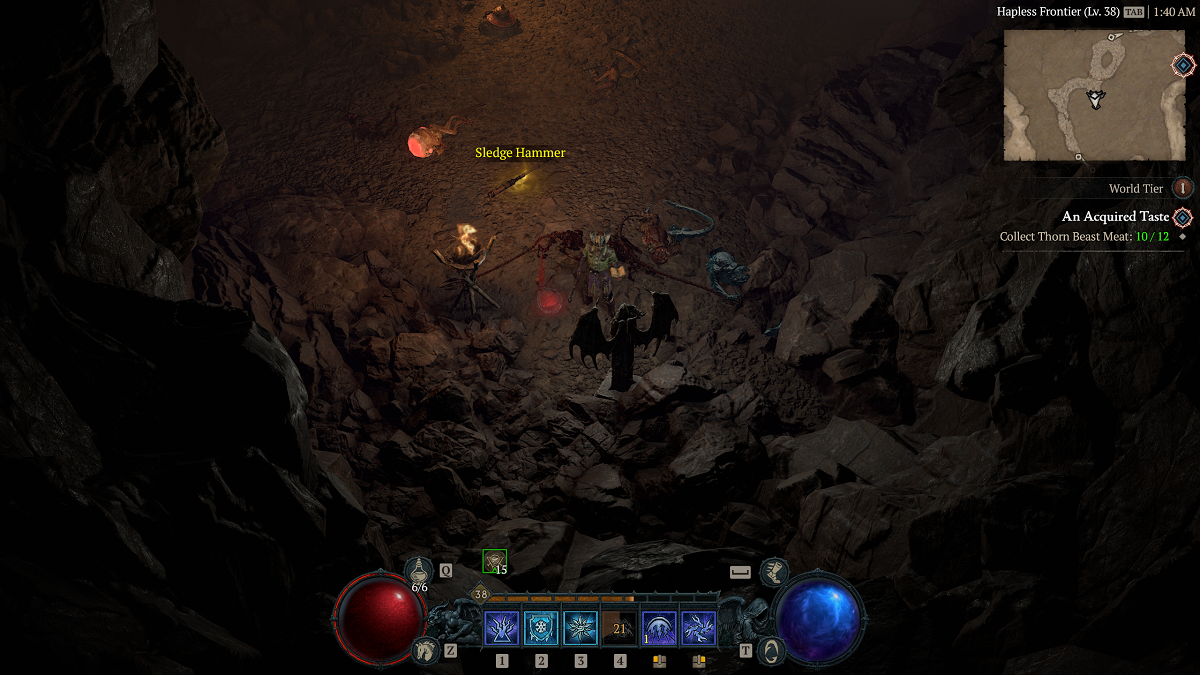Viewport: 1200px width, 675px height.
Task: Trigger the frost burst skill in slot 3
Action: coord(580,629)
